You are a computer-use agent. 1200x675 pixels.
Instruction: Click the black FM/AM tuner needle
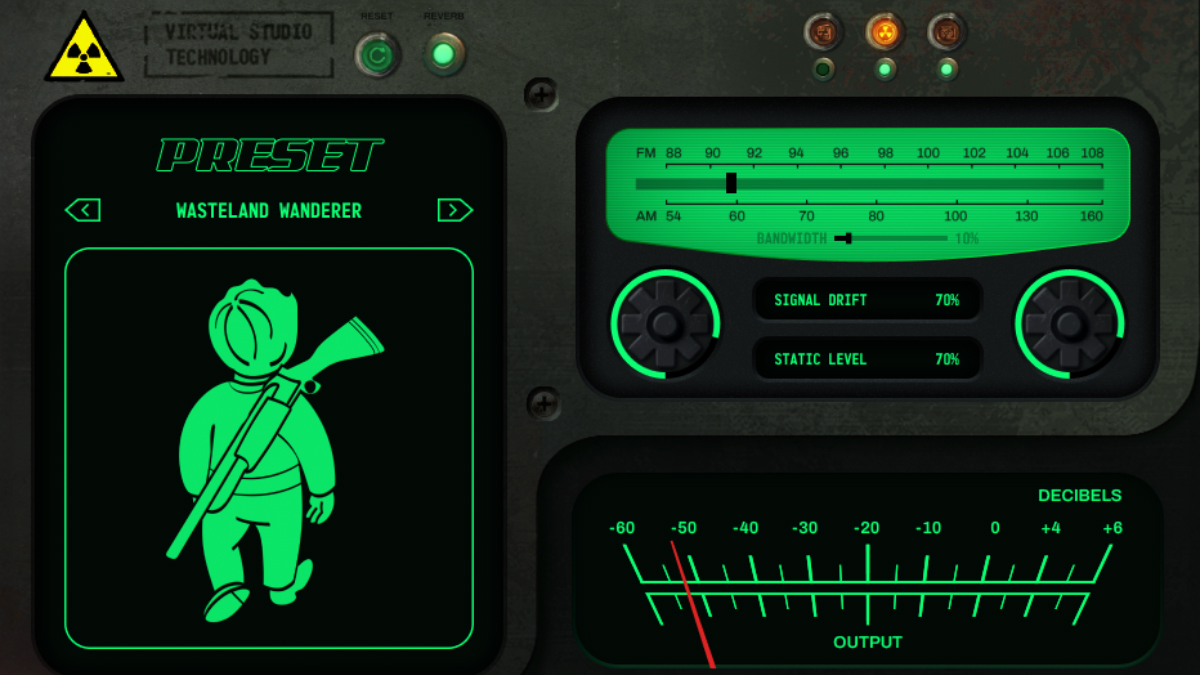pyautogui.click(x=731, y=183)
